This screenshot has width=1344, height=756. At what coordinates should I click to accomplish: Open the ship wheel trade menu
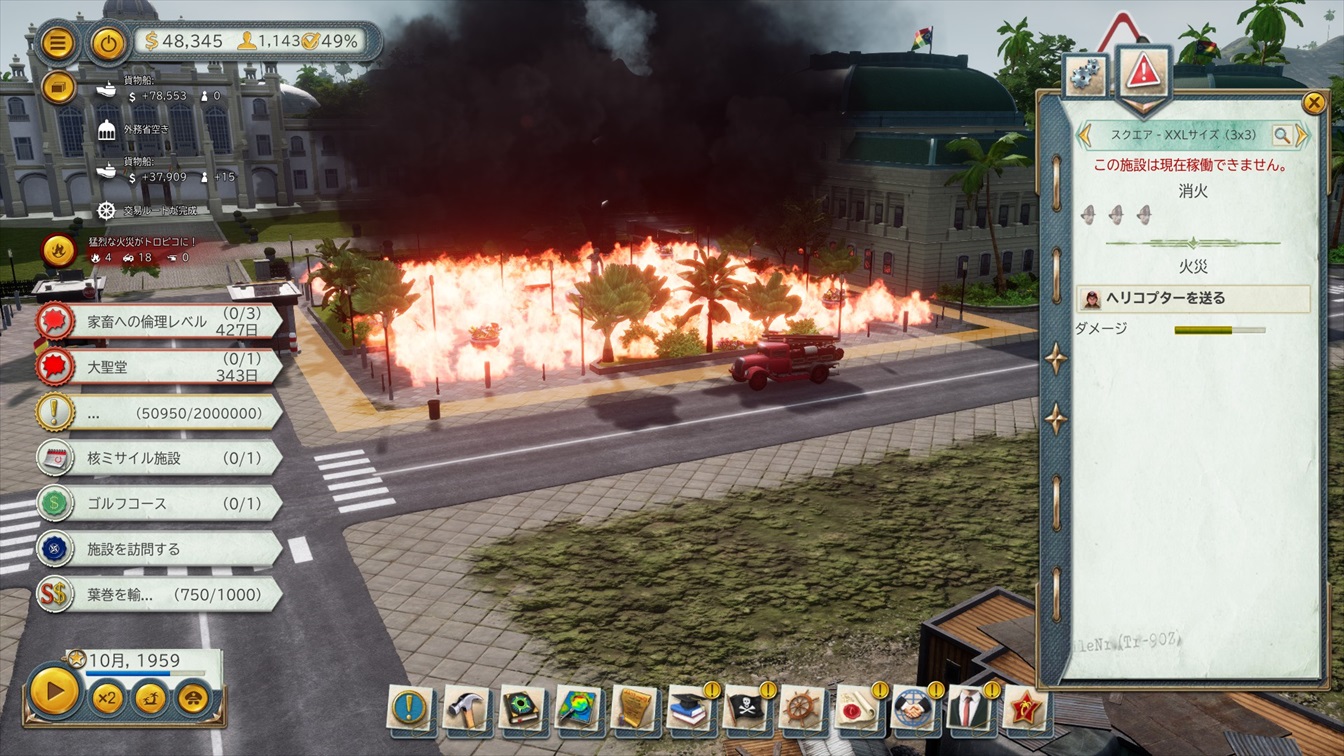pyautogui.click(x=801, y=708)
